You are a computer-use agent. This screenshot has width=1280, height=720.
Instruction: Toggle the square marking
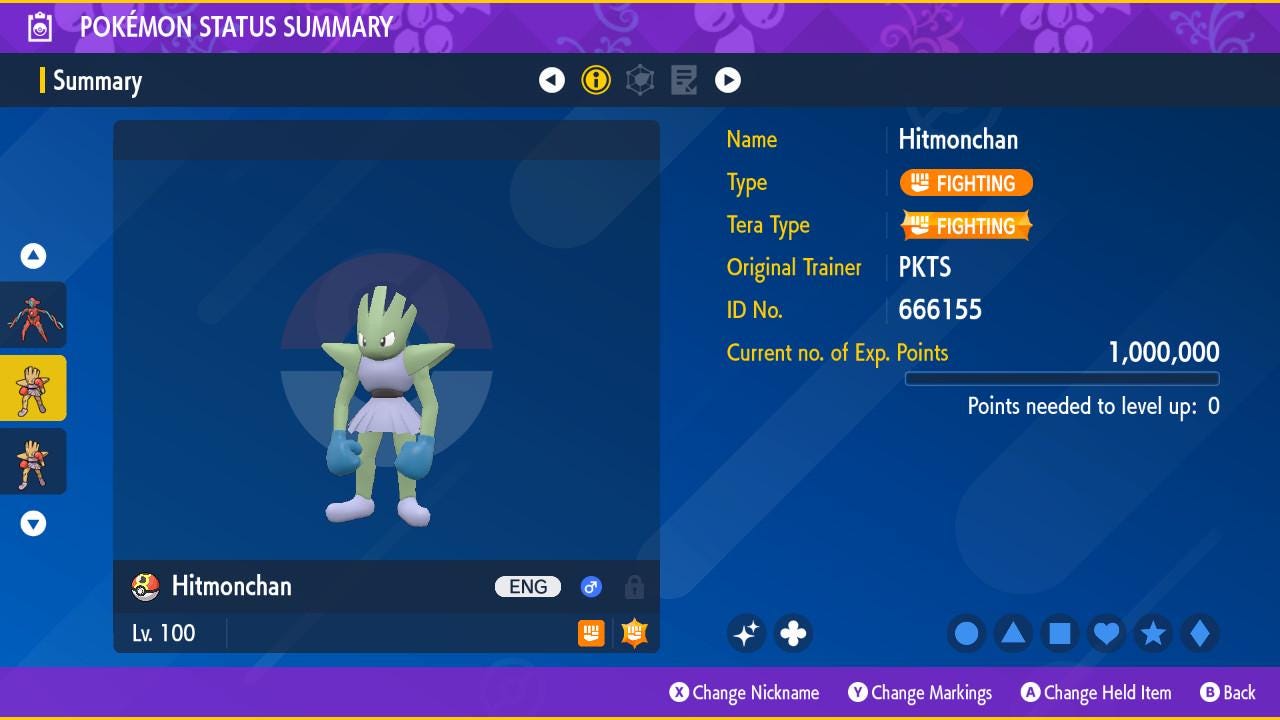point(1060,633)
